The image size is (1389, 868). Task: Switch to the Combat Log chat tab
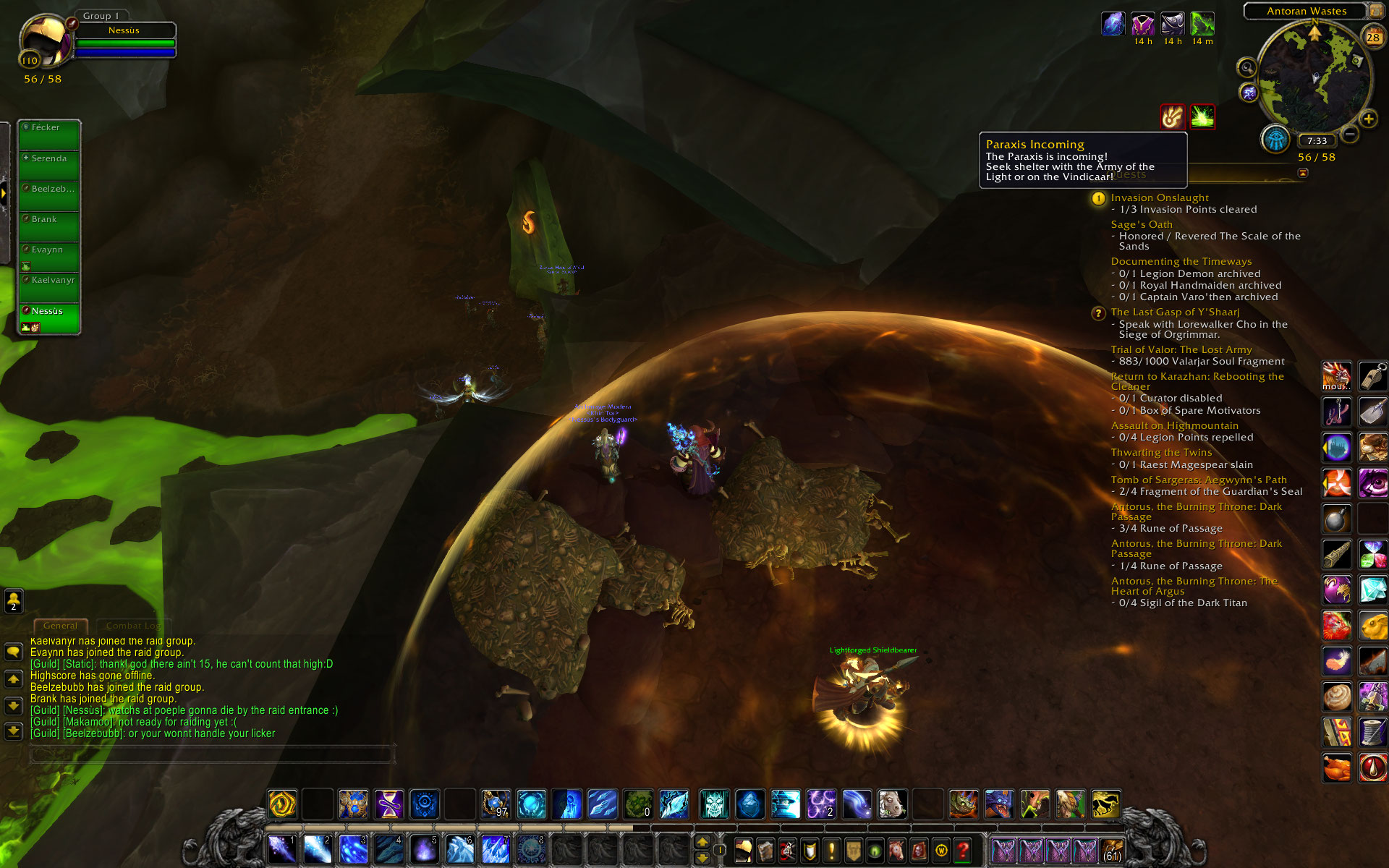coord(133,626)
